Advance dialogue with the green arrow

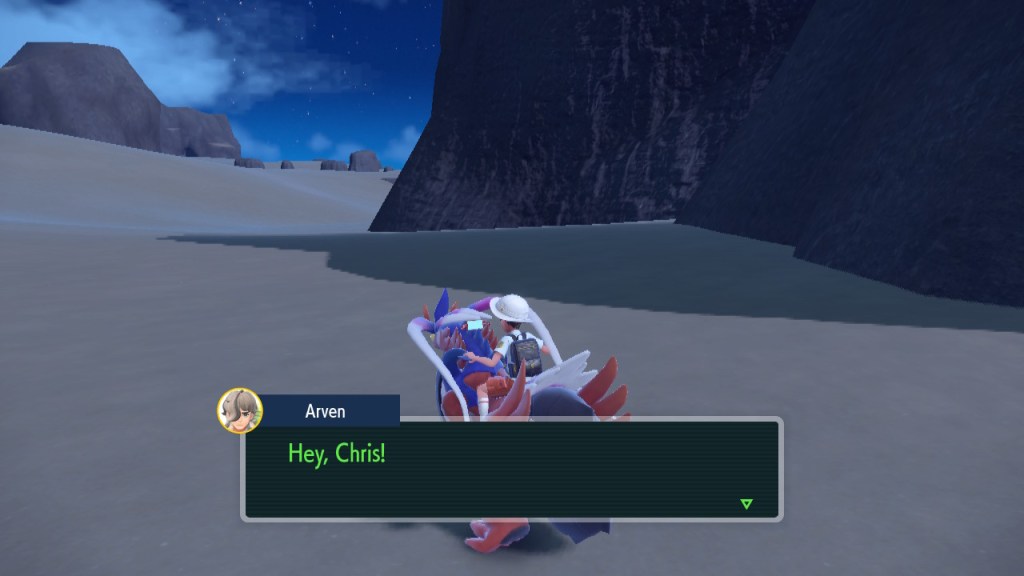[x=746, y=503]
